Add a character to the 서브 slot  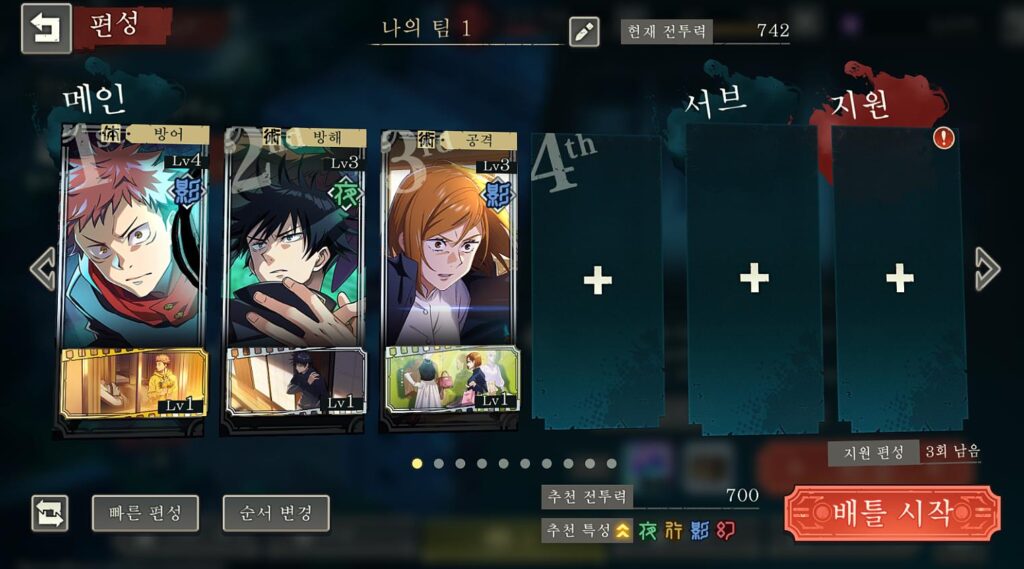click(x=754, y=279)
